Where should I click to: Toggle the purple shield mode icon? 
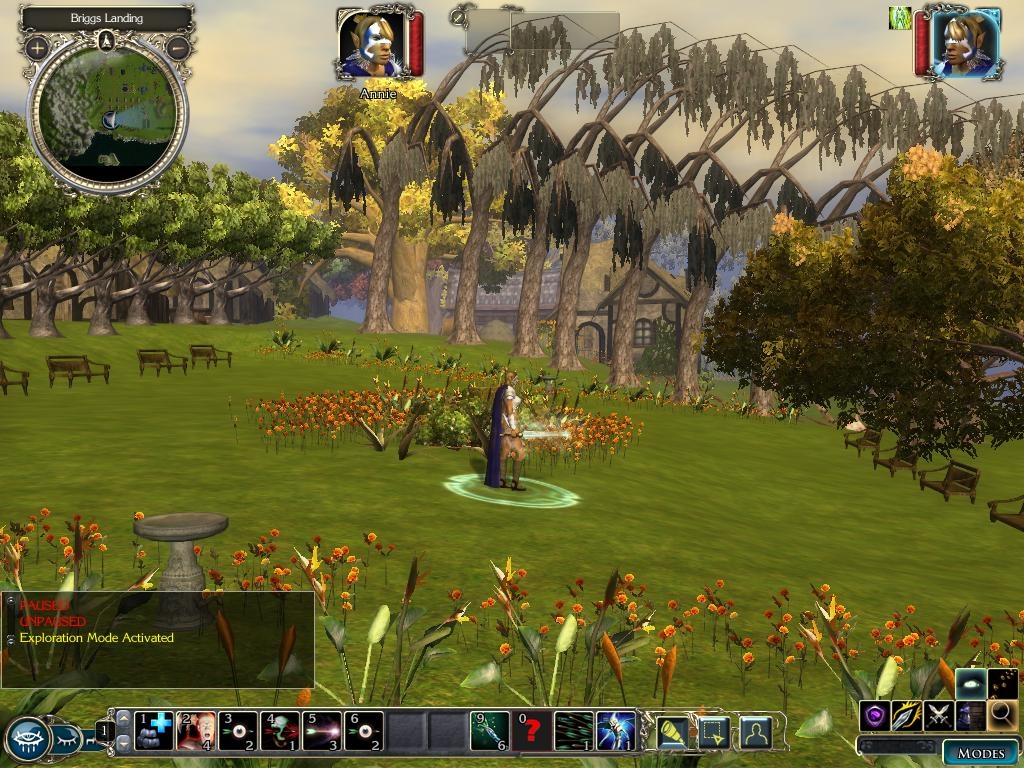click(875, 714)
